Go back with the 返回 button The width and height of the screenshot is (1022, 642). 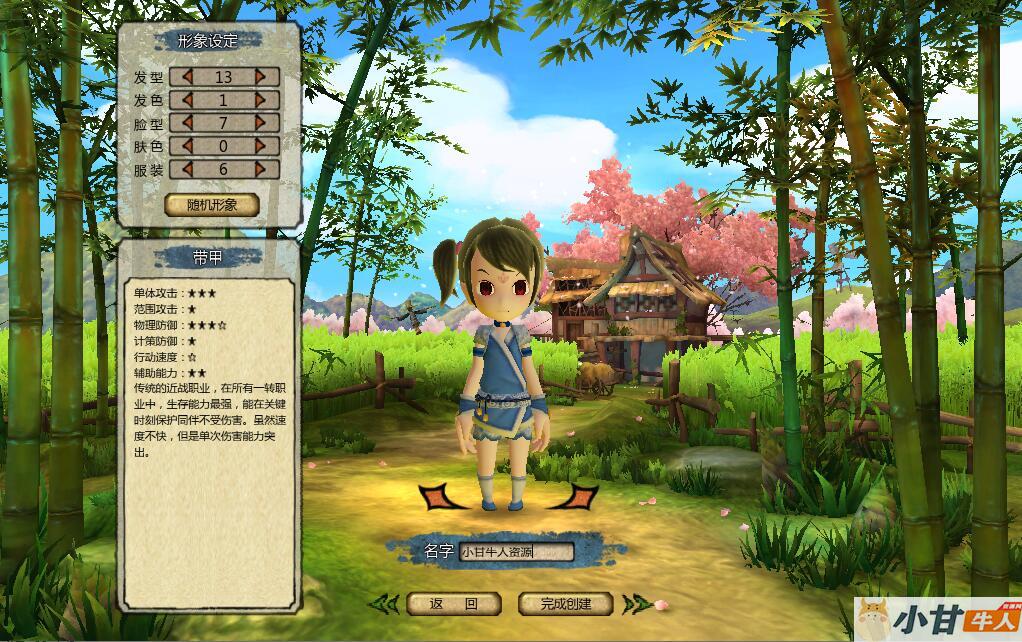pos(453,604)
